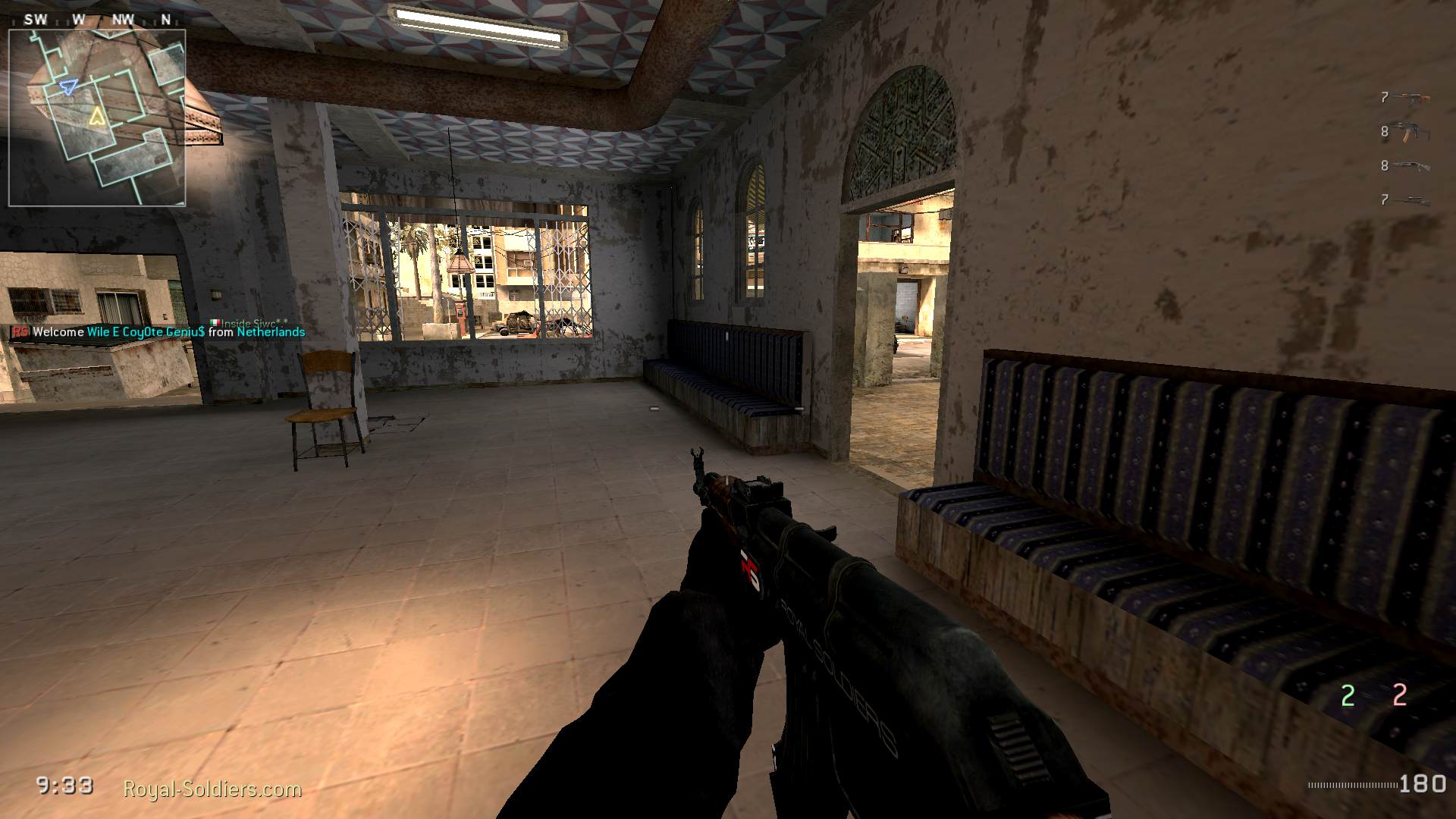
Task: Click the player name Inside Siwc
Action: [252, 321]
